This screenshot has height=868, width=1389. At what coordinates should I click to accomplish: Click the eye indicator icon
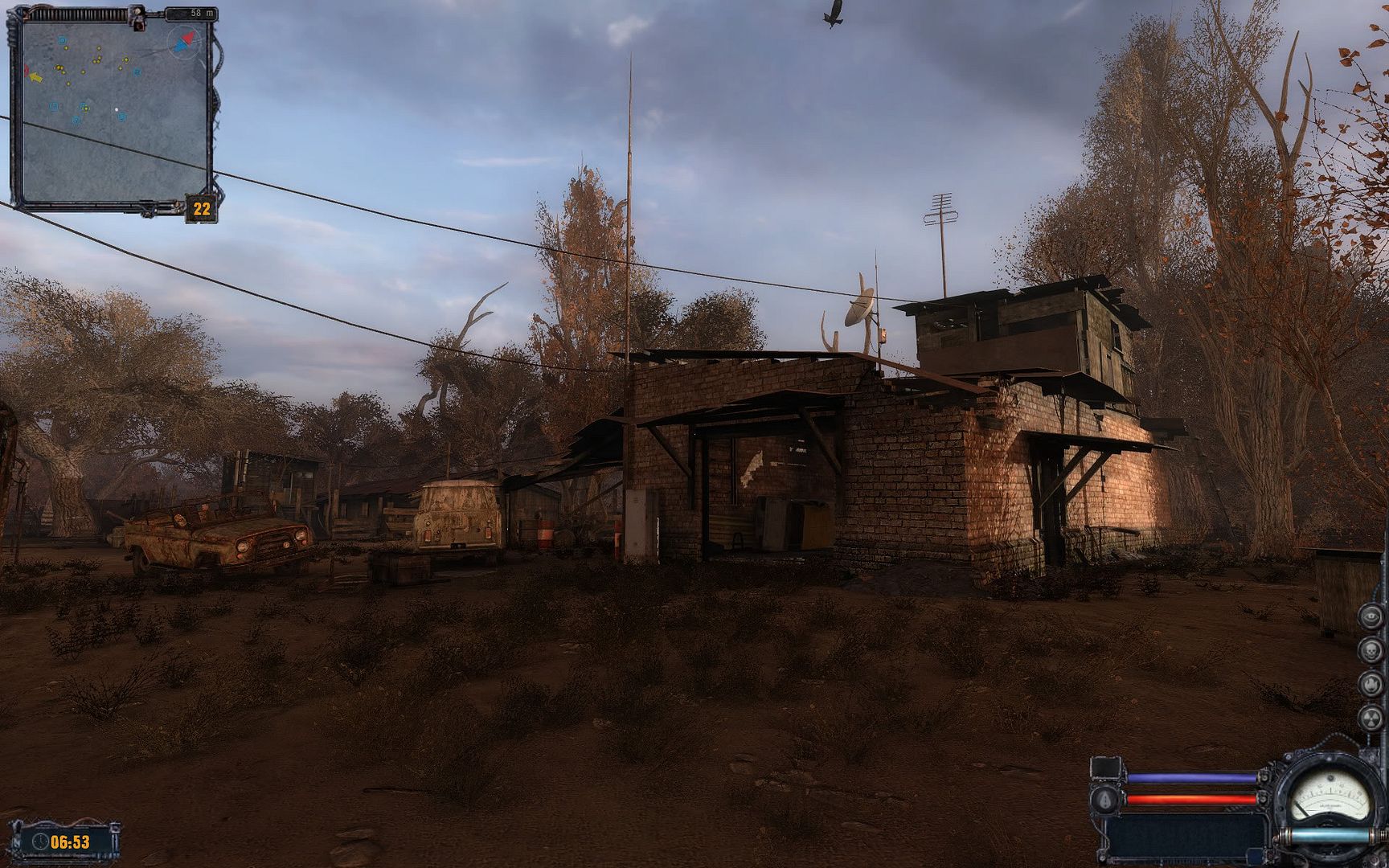1371,616
